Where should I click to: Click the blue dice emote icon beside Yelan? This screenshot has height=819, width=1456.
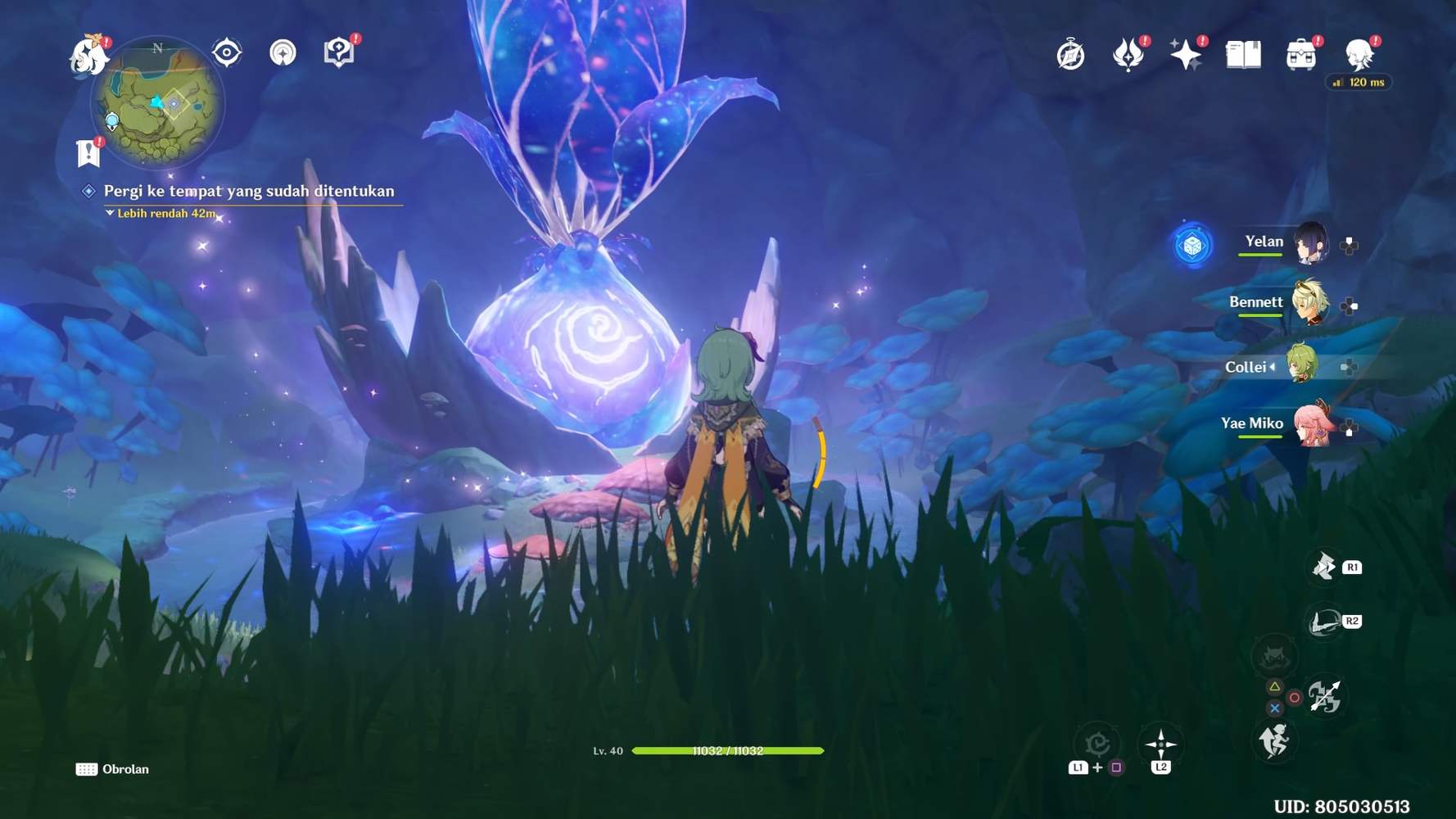[1193, 243]
